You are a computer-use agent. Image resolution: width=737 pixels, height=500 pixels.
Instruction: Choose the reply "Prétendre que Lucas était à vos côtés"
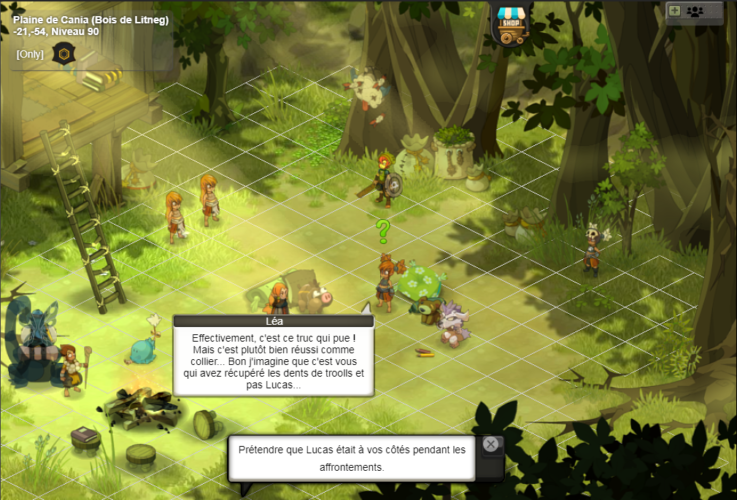point(352,459)
